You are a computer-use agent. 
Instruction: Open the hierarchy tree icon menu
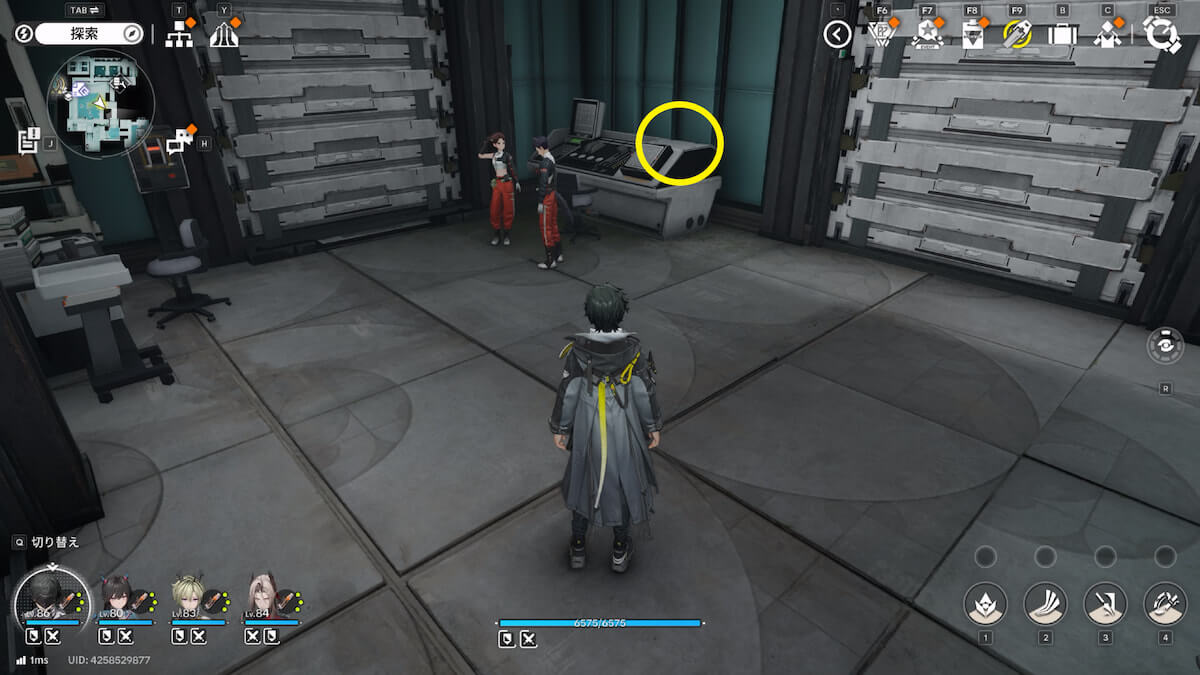[x=179, y=35]
